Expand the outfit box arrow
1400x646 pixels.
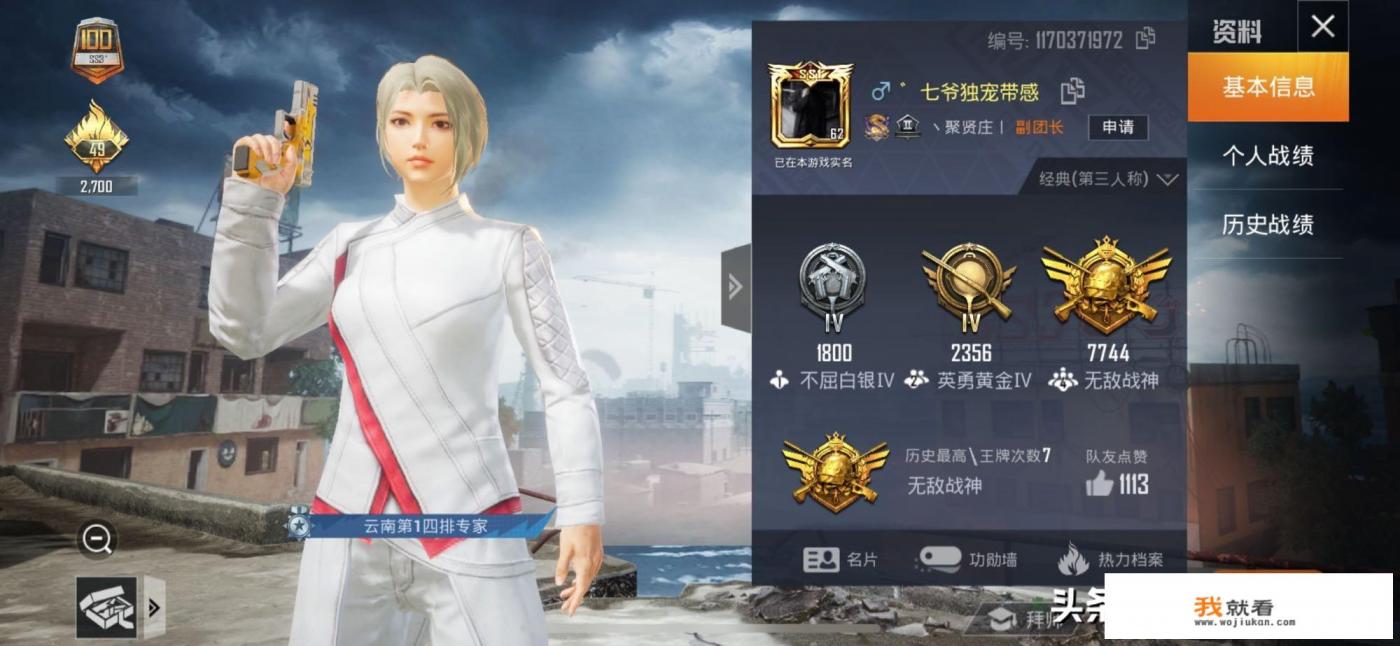click(x=154, y=607)
